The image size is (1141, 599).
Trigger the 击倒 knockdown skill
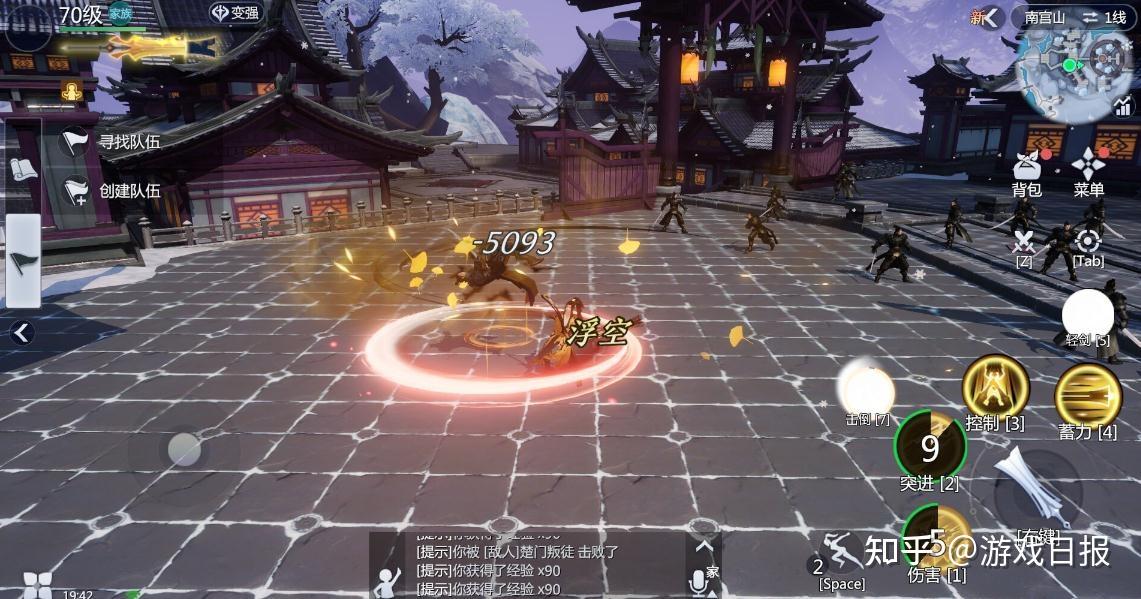pos(866,387)
